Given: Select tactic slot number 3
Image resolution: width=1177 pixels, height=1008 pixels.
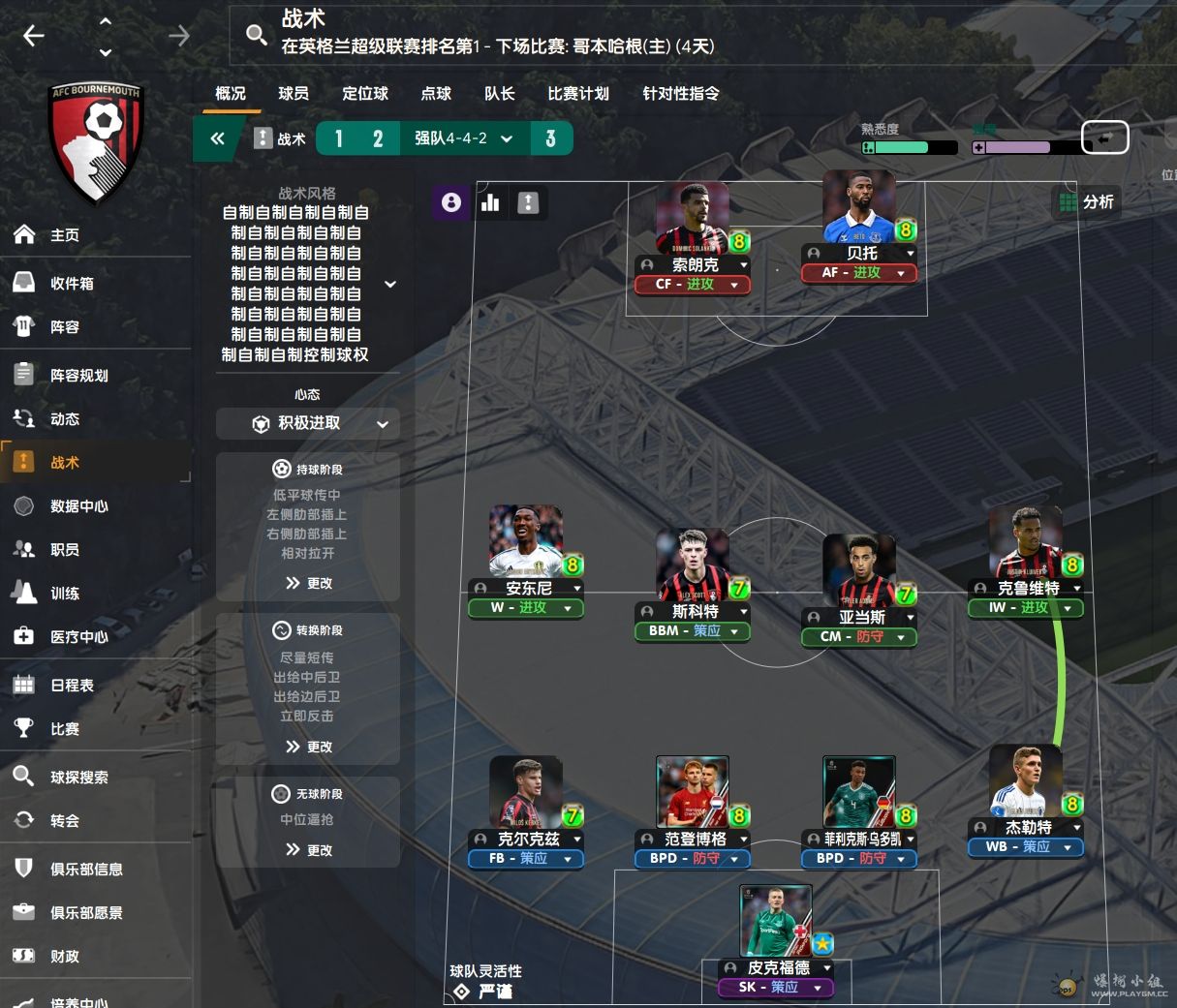Looking at the screenshot, I should pyautogui.click(x=550, y=138).
